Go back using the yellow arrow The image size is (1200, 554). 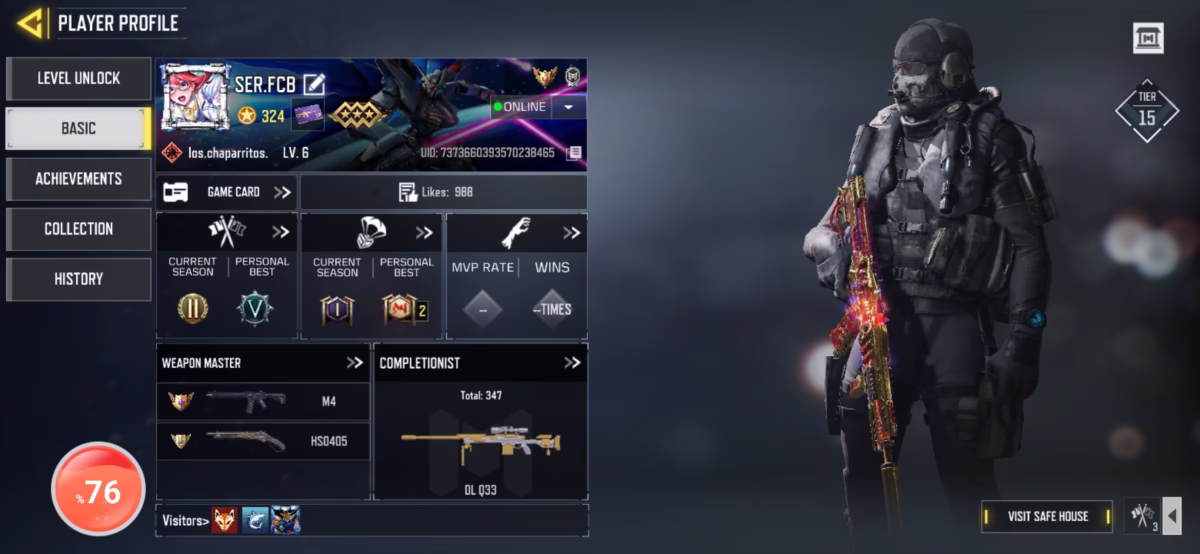tap(30, 23)
